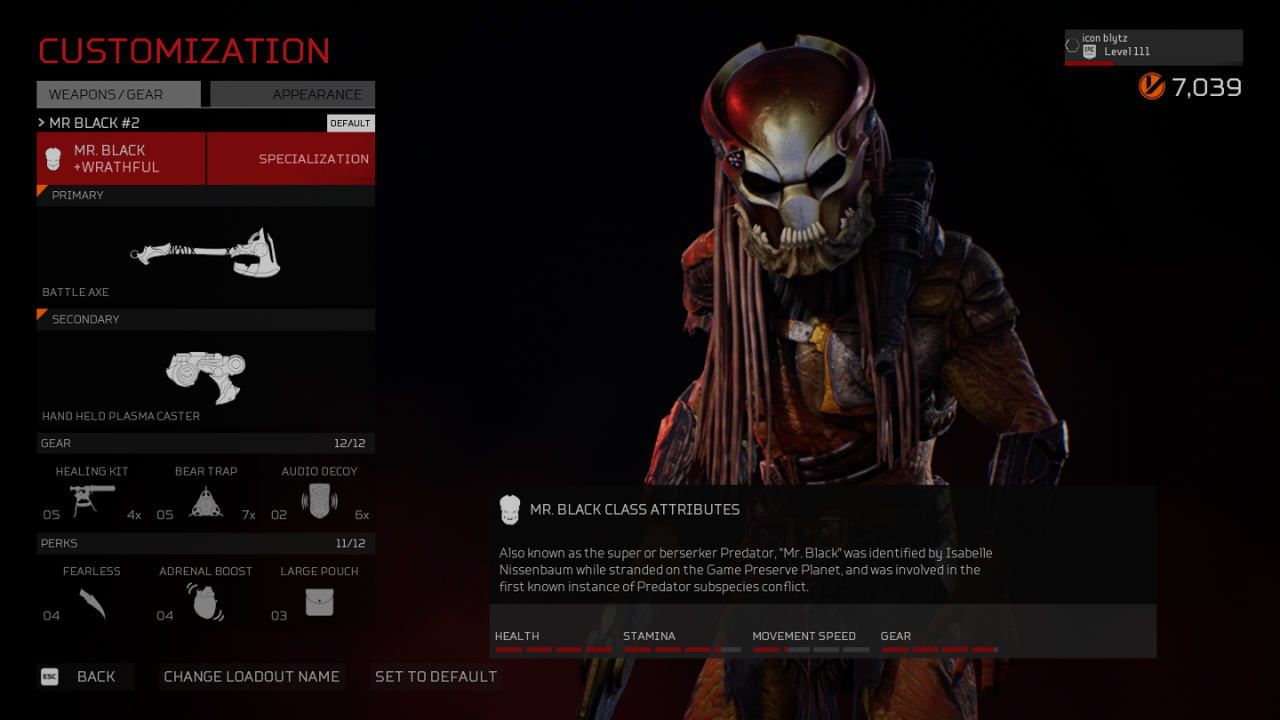Image resolution: width=1280 pixels, height=720 pixels.
Task: Open the Specialization options
Action: 291,159
